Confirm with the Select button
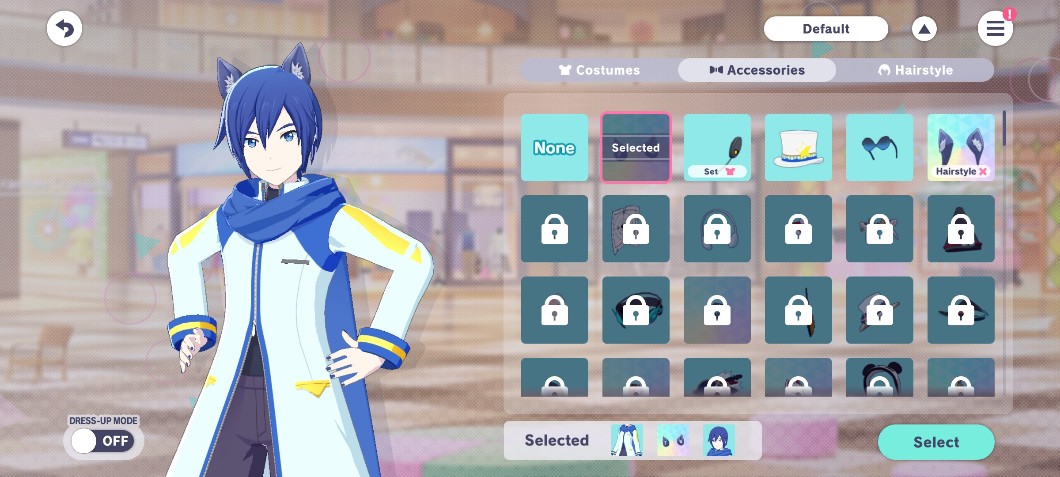This screenshot has width=1060, height=477. pyautogui.click(x=936, y=442)
